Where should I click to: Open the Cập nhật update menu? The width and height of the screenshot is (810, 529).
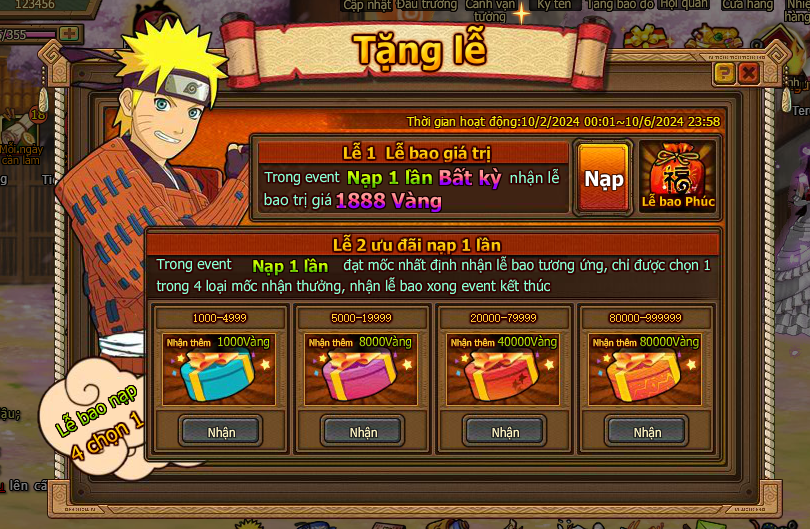pos(366,5)
